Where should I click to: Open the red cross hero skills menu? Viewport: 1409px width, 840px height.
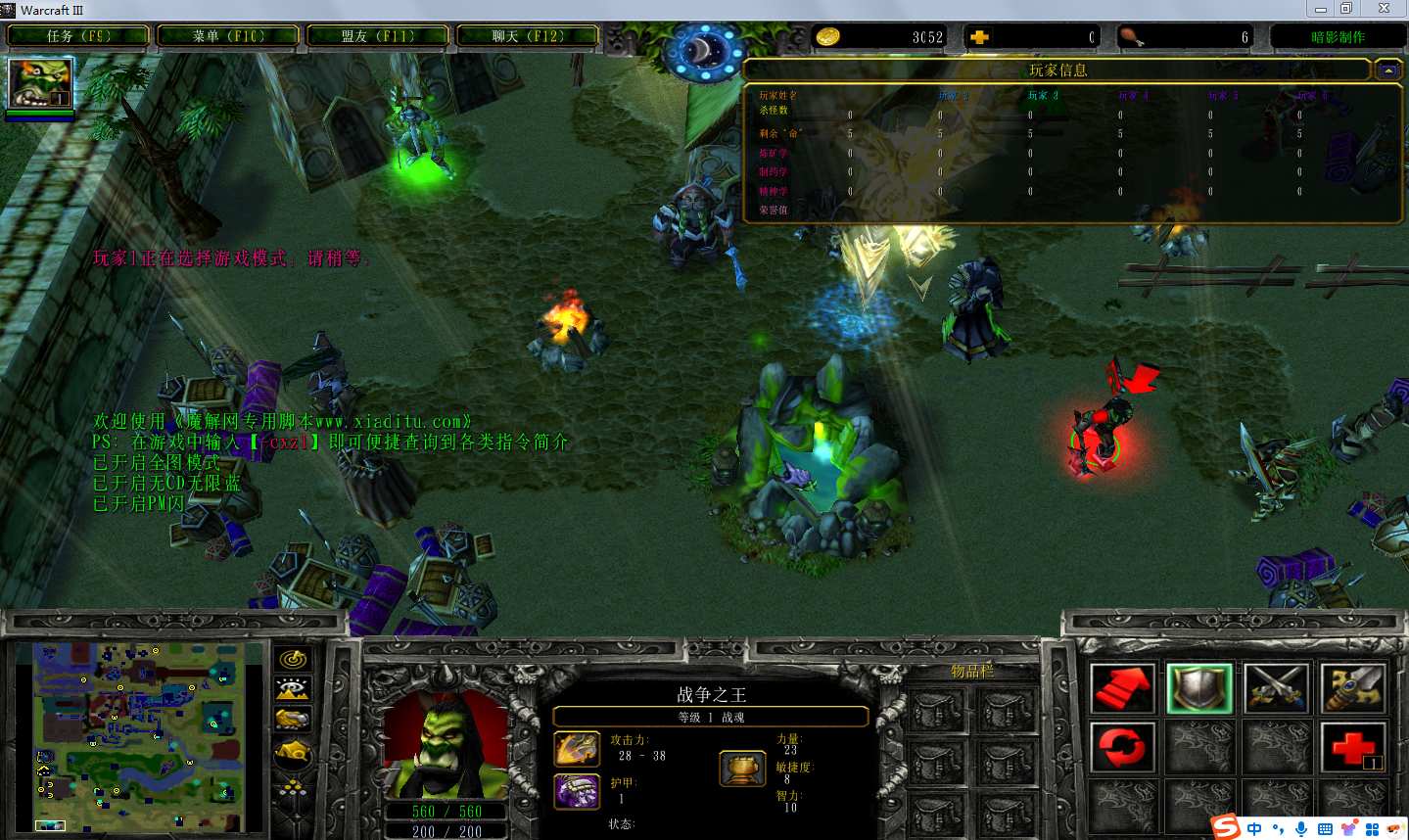click(1353, 748)
